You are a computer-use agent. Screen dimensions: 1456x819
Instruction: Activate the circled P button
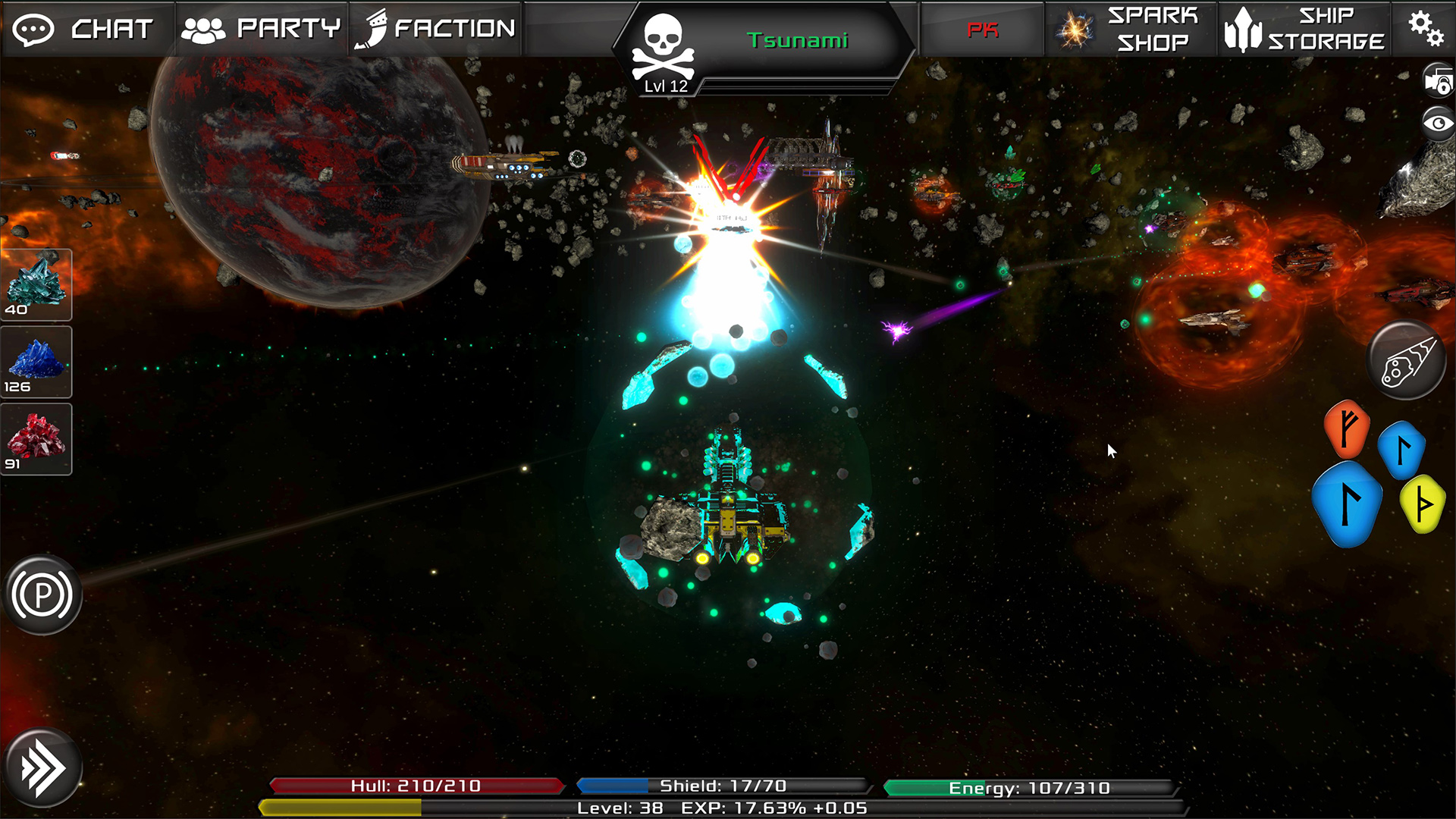click(x=42, y=595)
